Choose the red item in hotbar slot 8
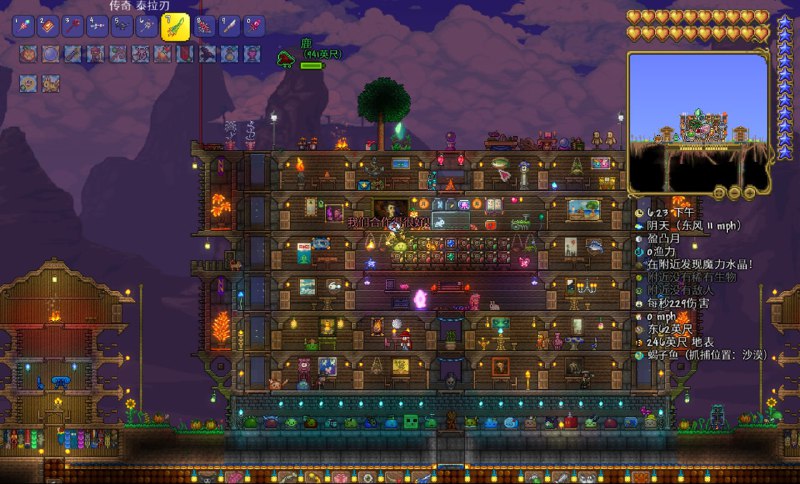The height and width of the screenshot is (484, 800). click(204, 26)
